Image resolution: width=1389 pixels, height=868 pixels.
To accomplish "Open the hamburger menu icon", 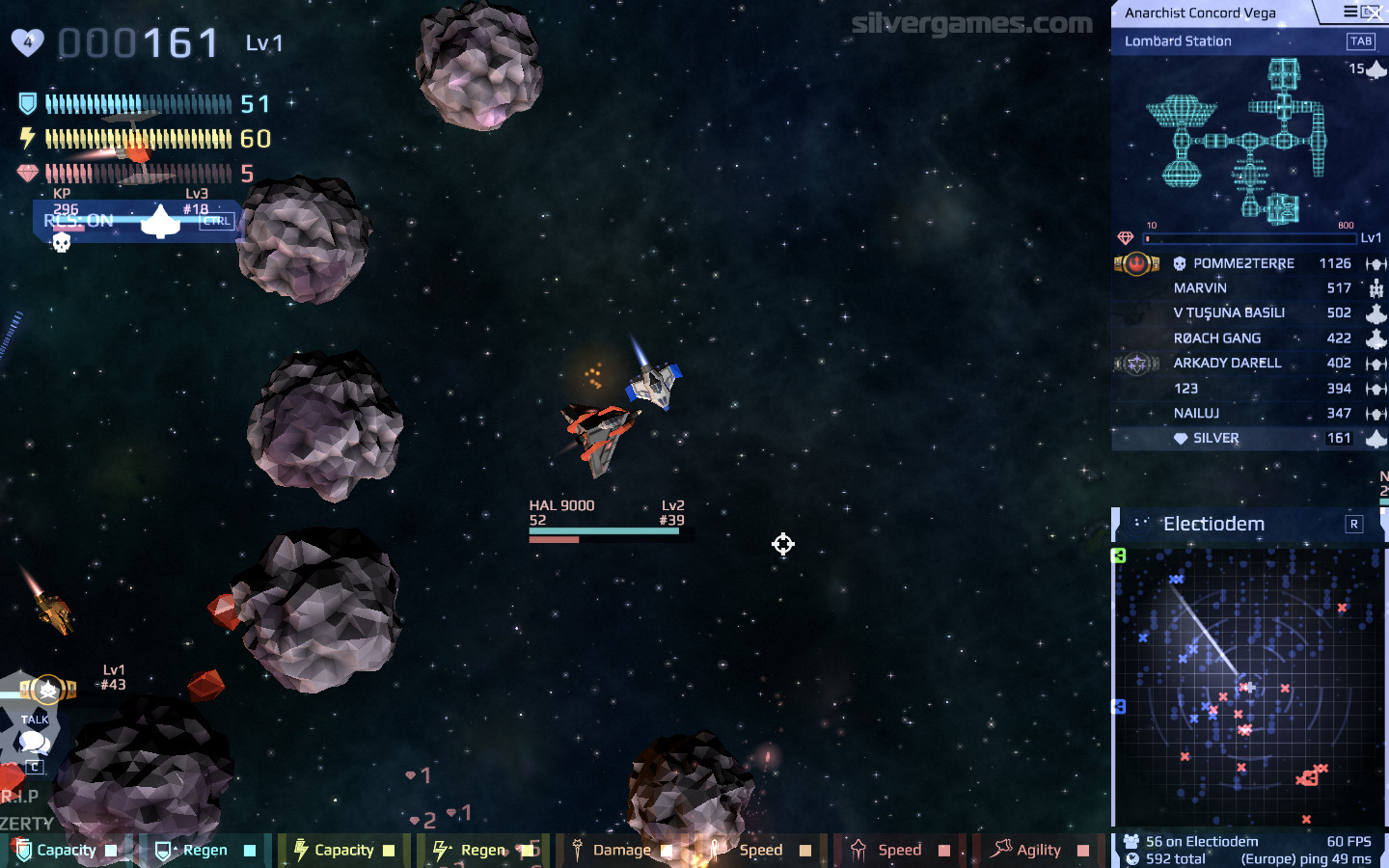I will tap(1350, 12).
